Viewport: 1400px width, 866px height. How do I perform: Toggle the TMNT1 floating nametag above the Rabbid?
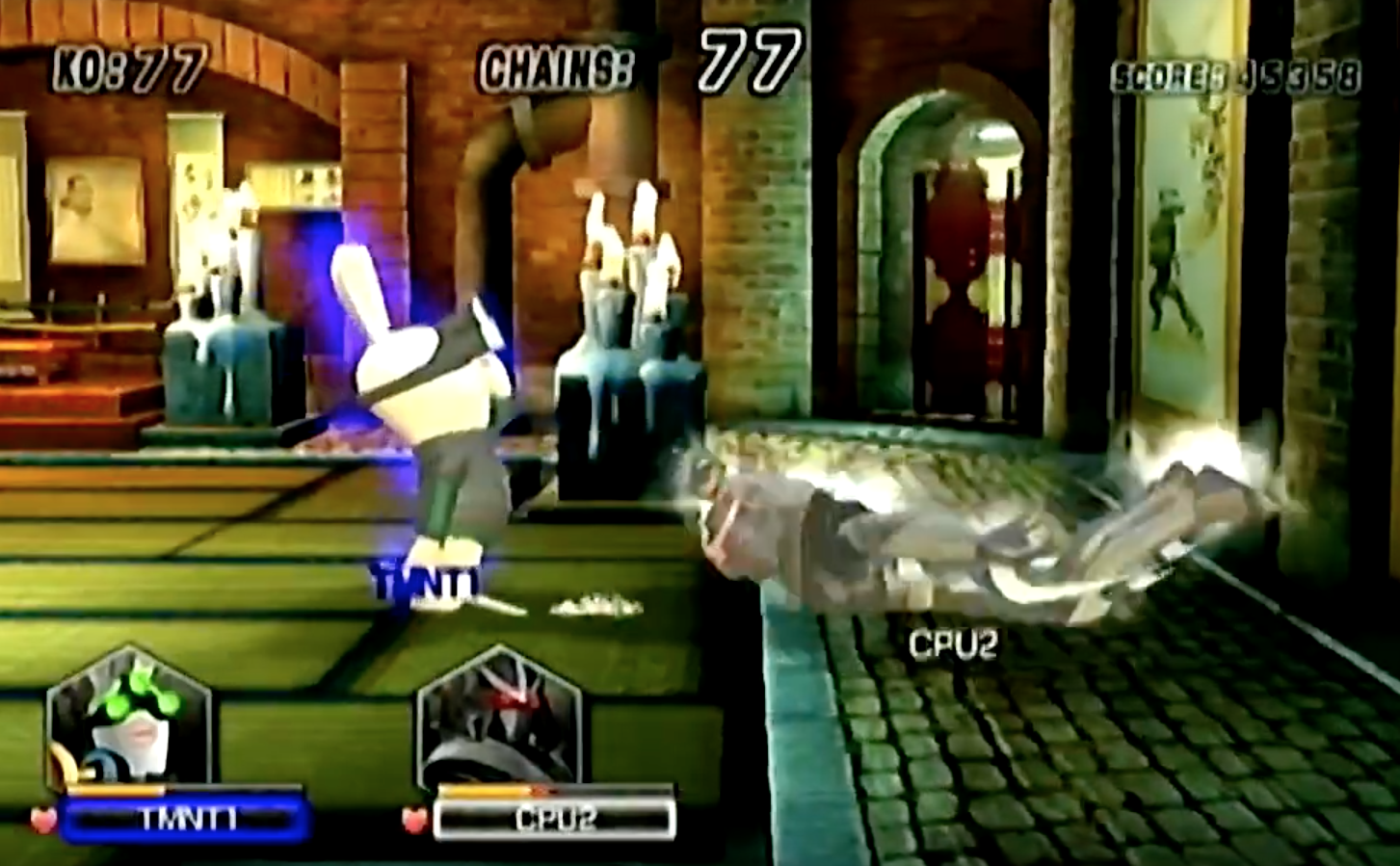point(424,582)
